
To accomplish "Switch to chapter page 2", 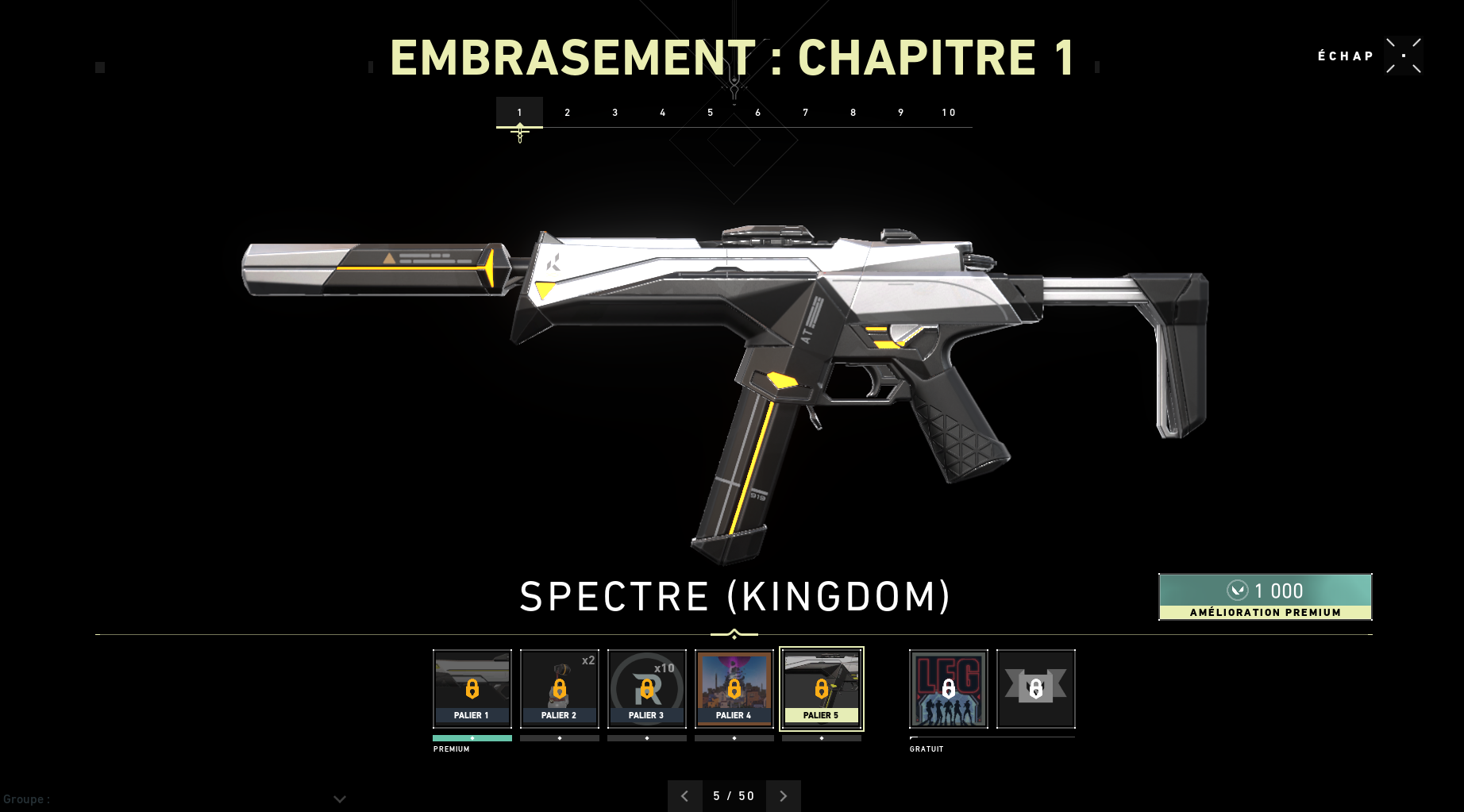I will coord(568,113).
